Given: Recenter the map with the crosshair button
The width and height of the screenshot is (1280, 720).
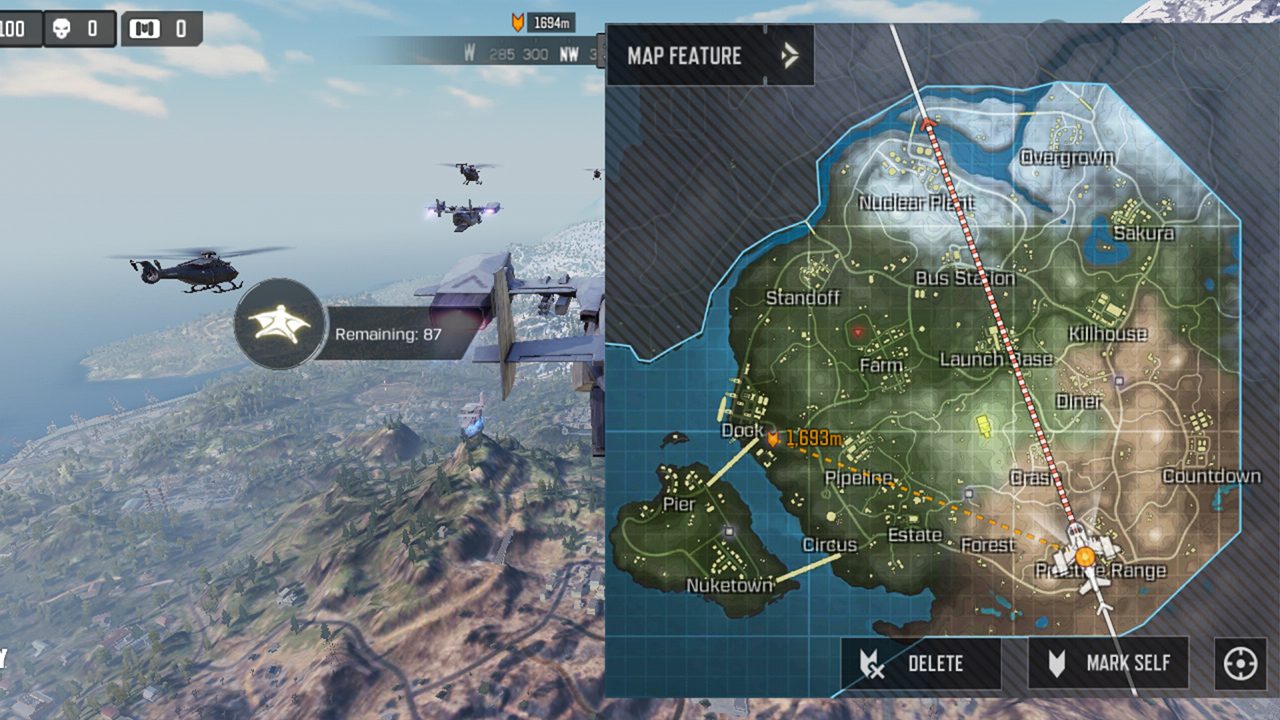Looking at the screenshot, I should click(1239, 663).
